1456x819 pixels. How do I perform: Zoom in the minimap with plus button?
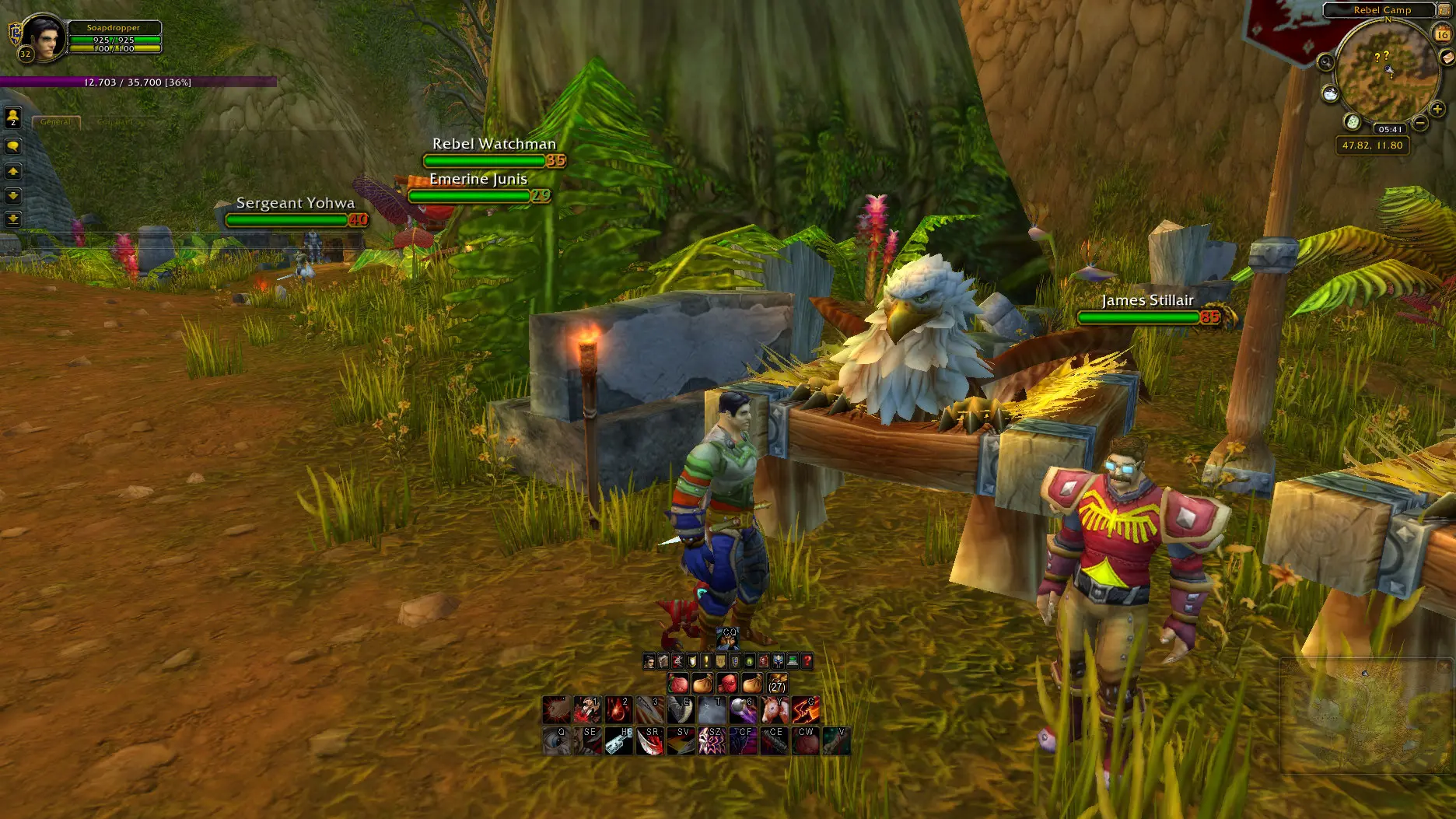pos(1437,110)
